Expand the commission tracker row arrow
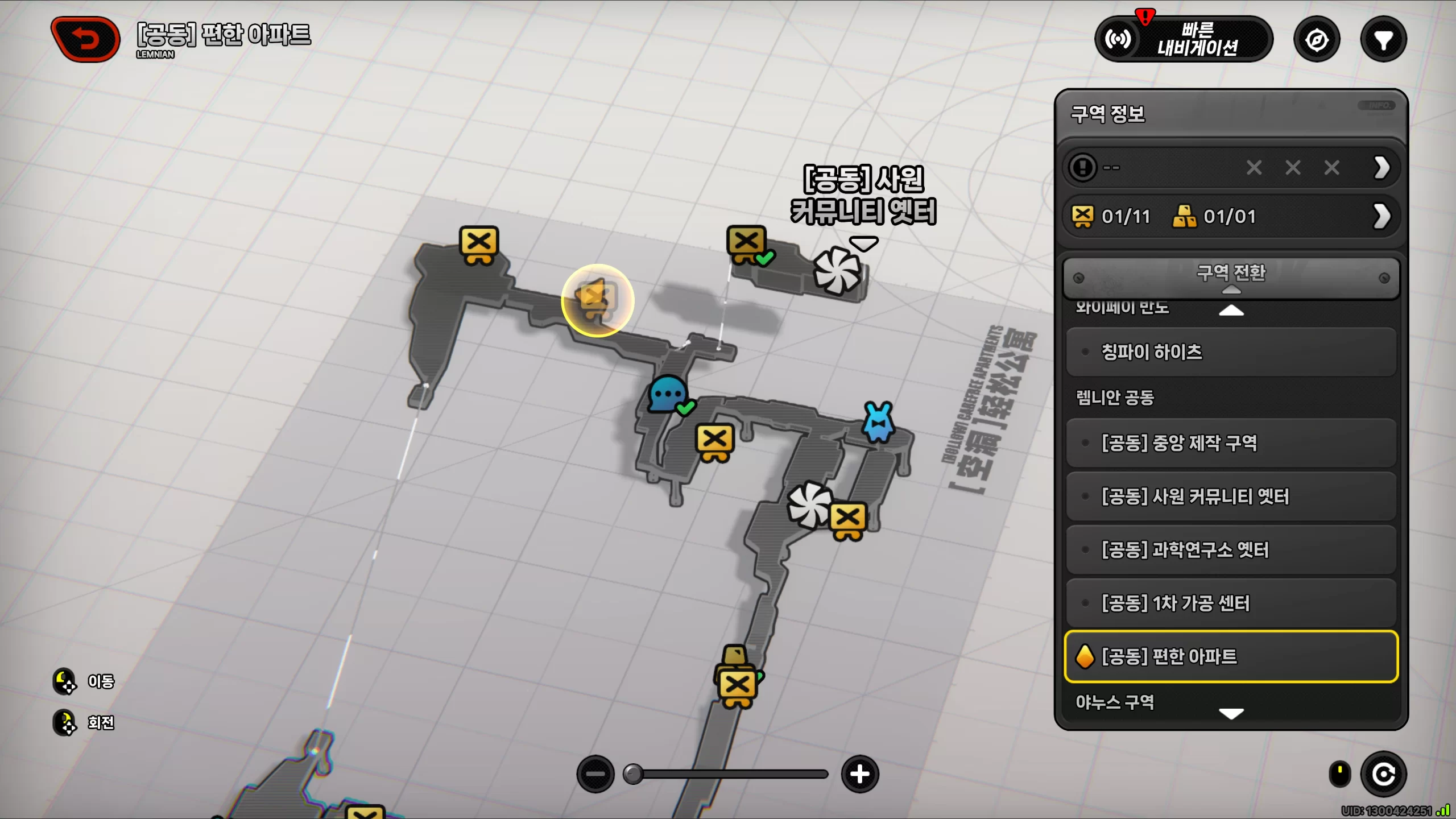This screenshot has width=1456, height=819. pyautogui.click(x=1382, y=168)
